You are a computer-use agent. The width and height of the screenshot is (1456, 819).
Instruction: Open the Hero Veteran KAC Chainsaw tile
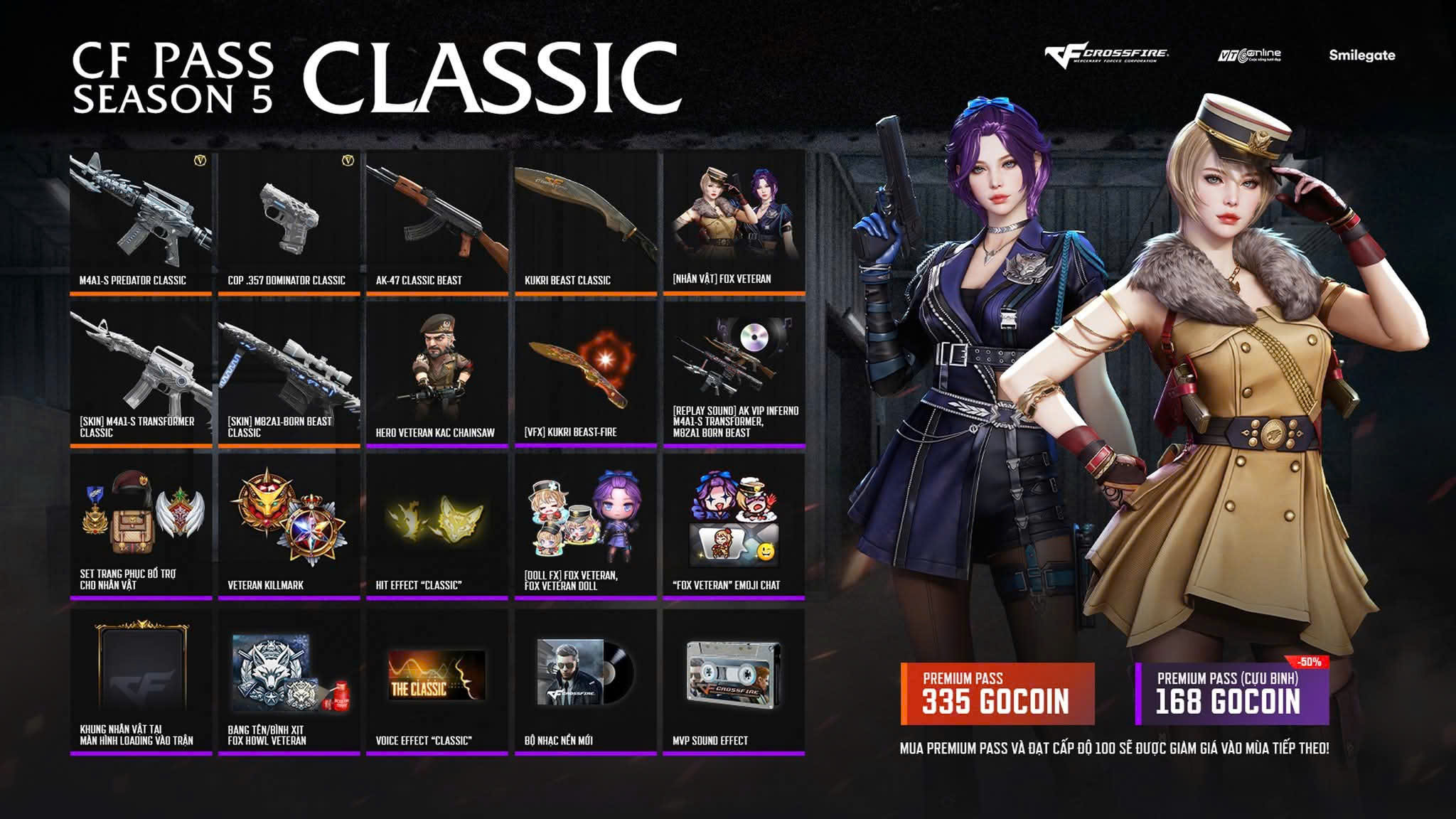pyautogui.click(x=437, y=374)
